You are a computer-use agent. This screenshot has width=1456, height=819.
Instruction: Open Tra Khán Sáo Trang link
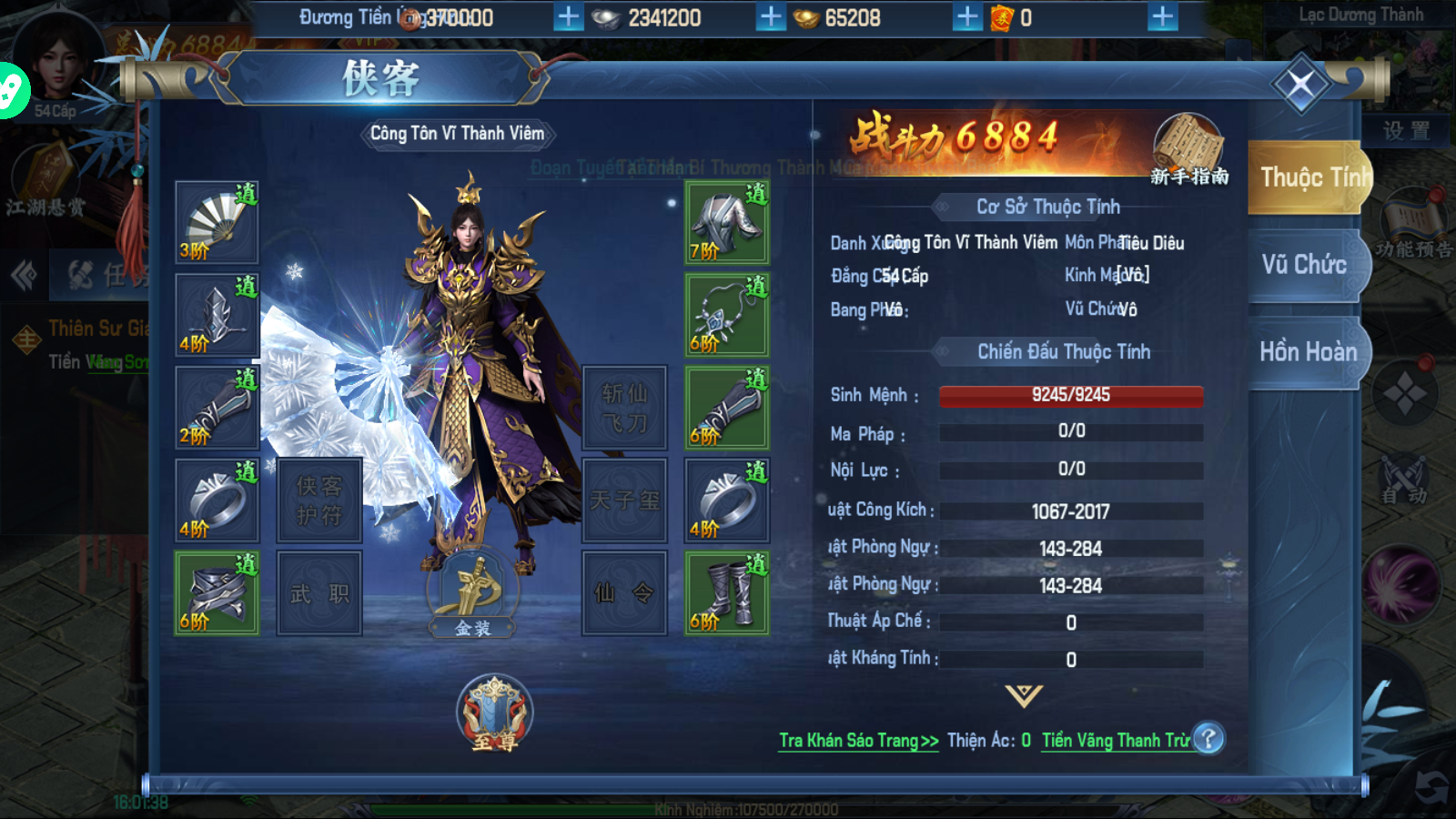point(858,741)
